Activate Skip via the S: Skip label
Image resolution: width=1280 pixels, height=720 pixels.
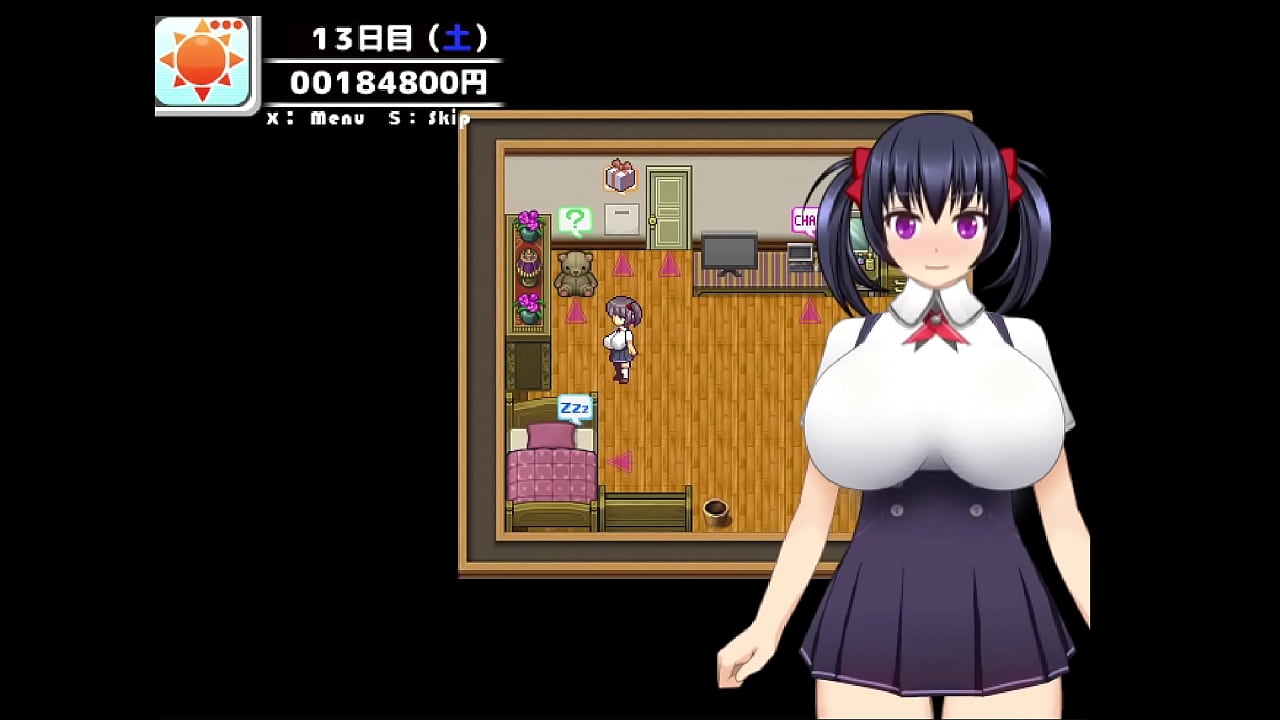coord(430,117)
